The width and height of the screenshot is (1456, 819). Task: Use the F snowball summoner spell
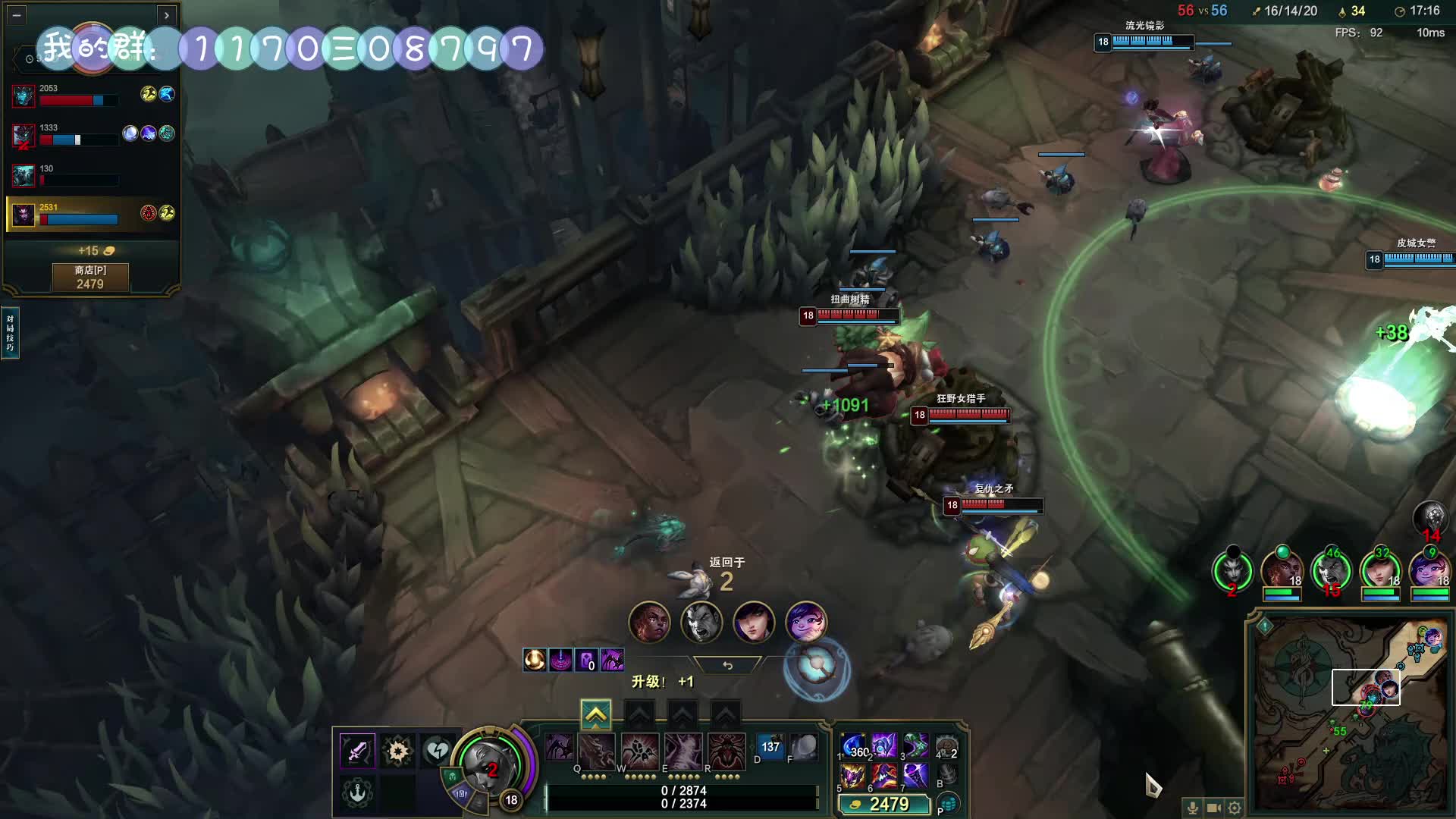803,748
